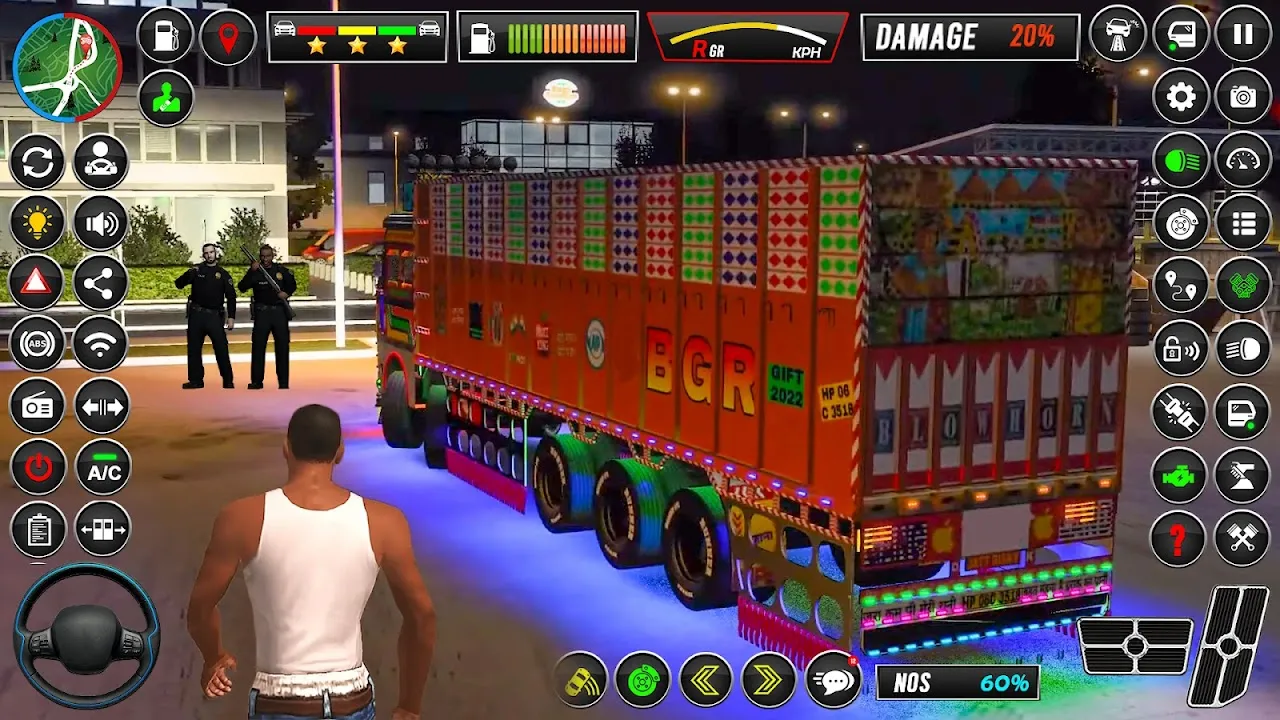
Task: Click the red power ignition button
Action: pos(38,468)
